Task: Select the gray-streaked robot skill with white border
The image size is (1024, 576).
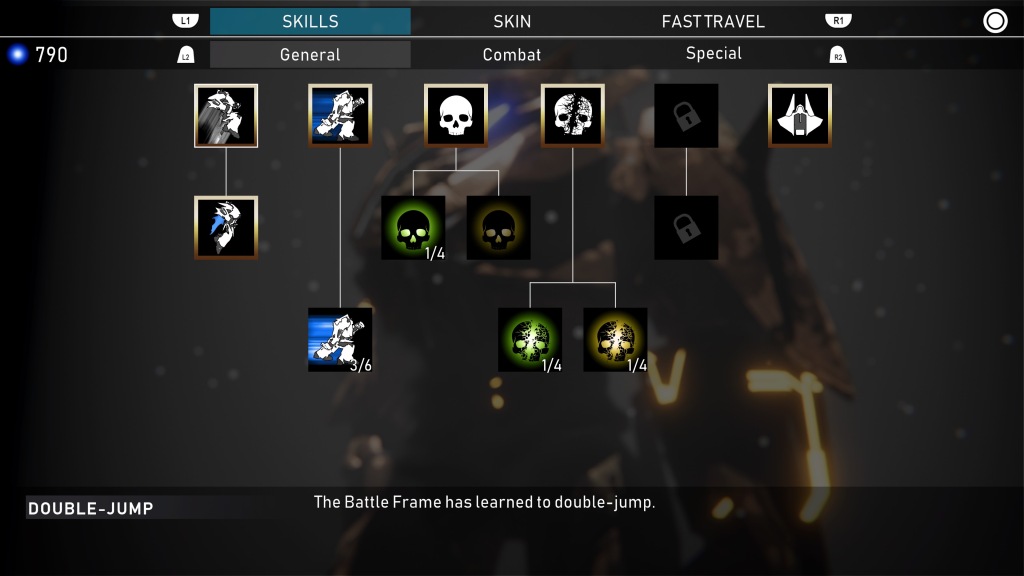Action: (x=226, y=116)
